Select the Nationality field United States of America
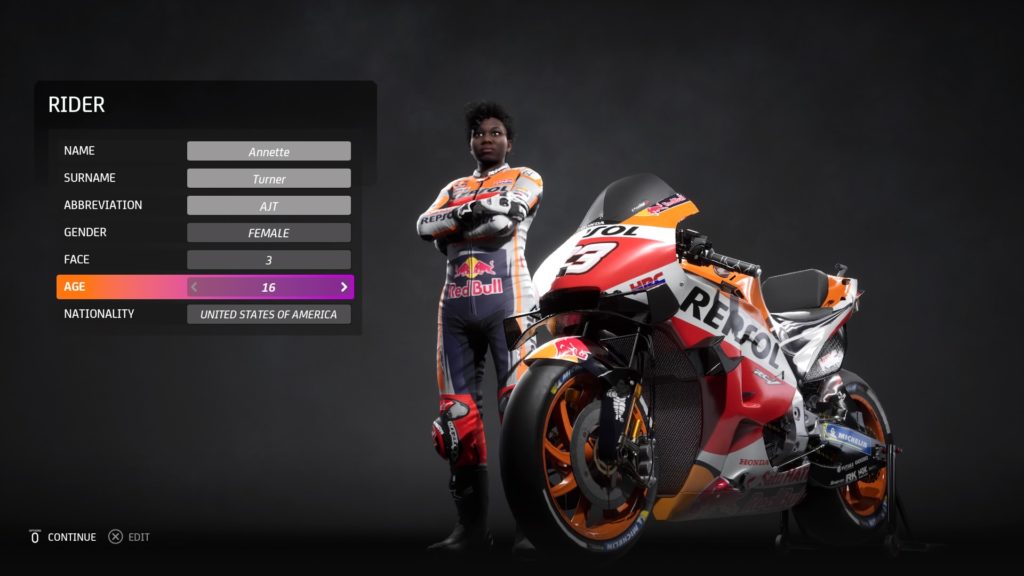1024x576 pixels. (x=268, y=314)
